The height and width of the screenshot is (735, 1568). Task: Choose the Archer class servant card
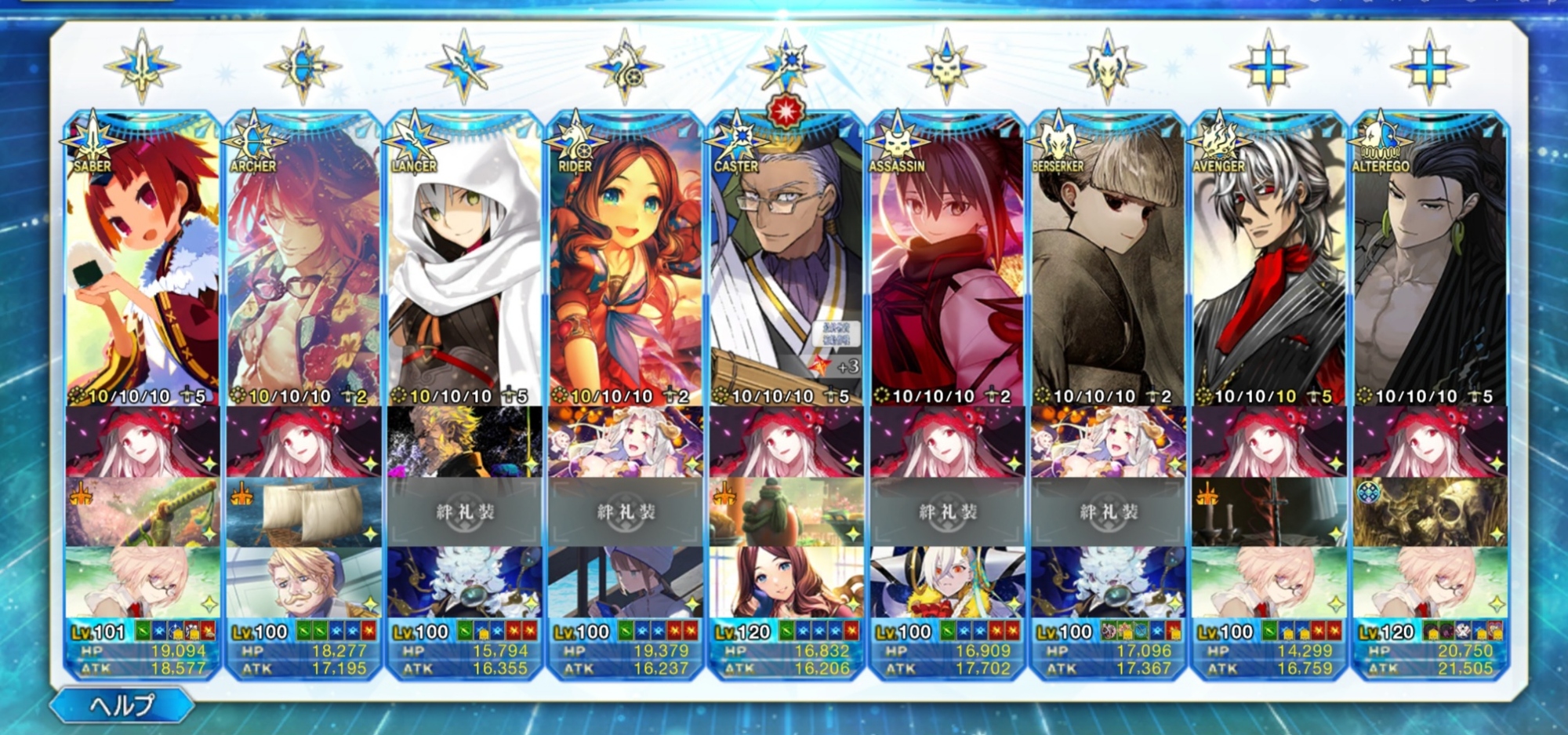click(303, 267)
